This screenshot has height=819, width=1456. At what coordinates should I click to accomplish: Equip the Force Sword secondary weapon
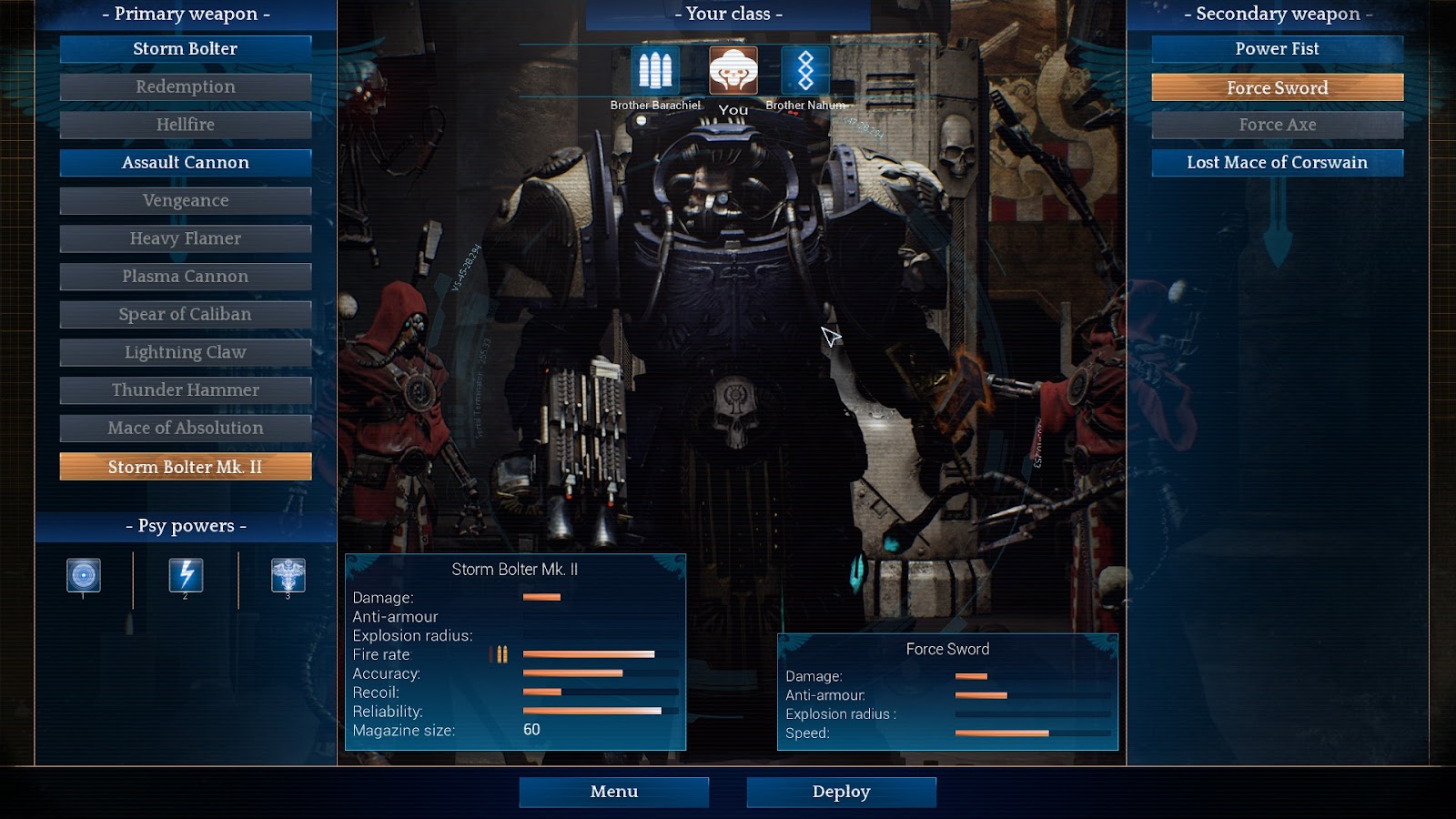click(1277, 87)
